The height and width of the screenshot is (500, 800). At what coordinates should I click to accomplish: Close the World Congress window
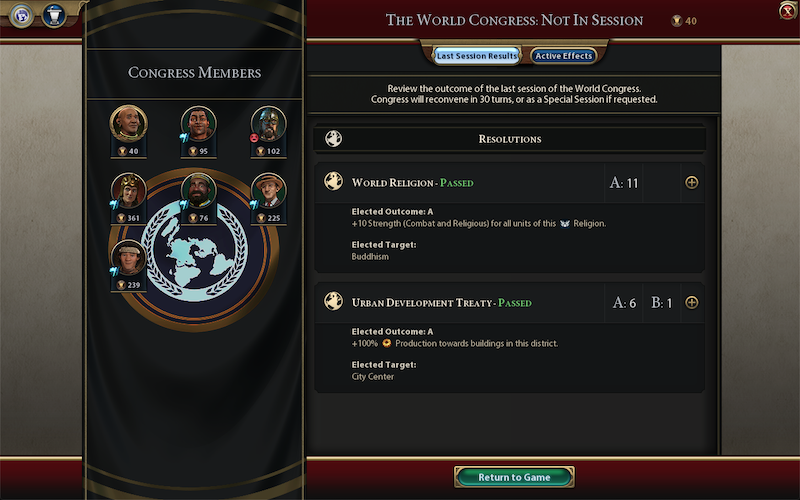(x=786, y=11)
